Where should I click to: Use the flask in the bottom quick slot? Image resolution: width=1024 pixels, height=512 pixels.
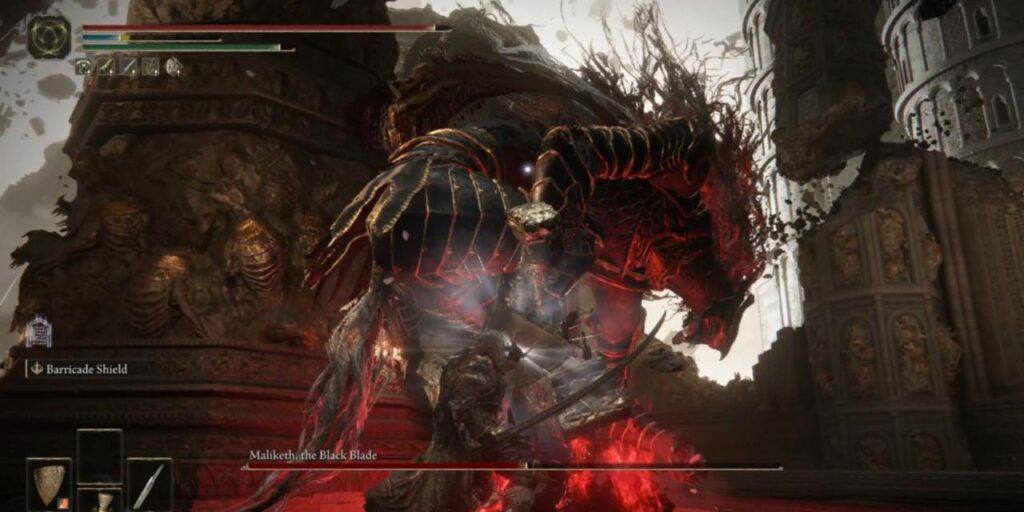(x=99, y=500)
